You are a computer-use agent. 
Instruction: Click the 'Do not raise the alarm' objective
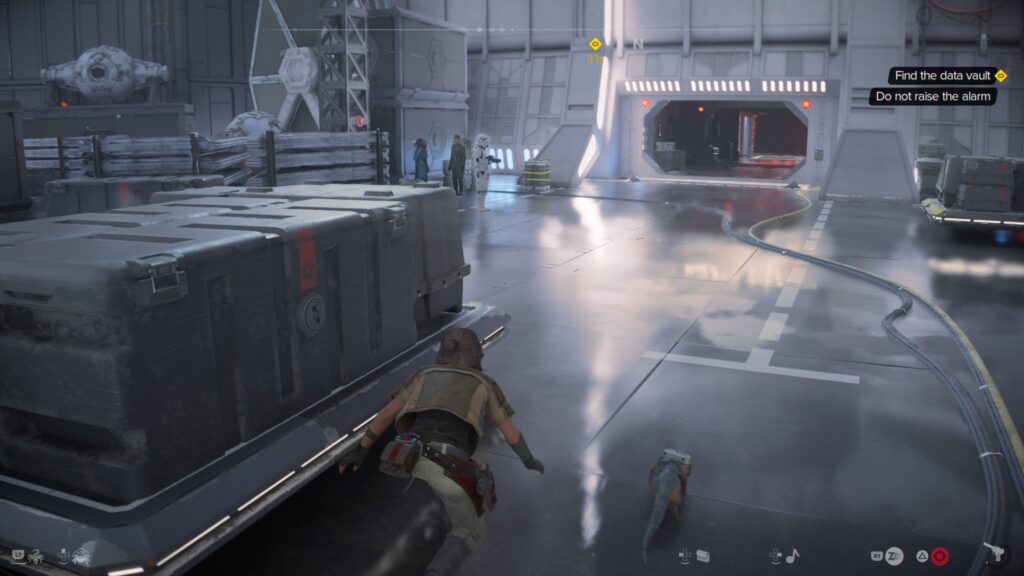pyautogui.click(x=929, y=97)
